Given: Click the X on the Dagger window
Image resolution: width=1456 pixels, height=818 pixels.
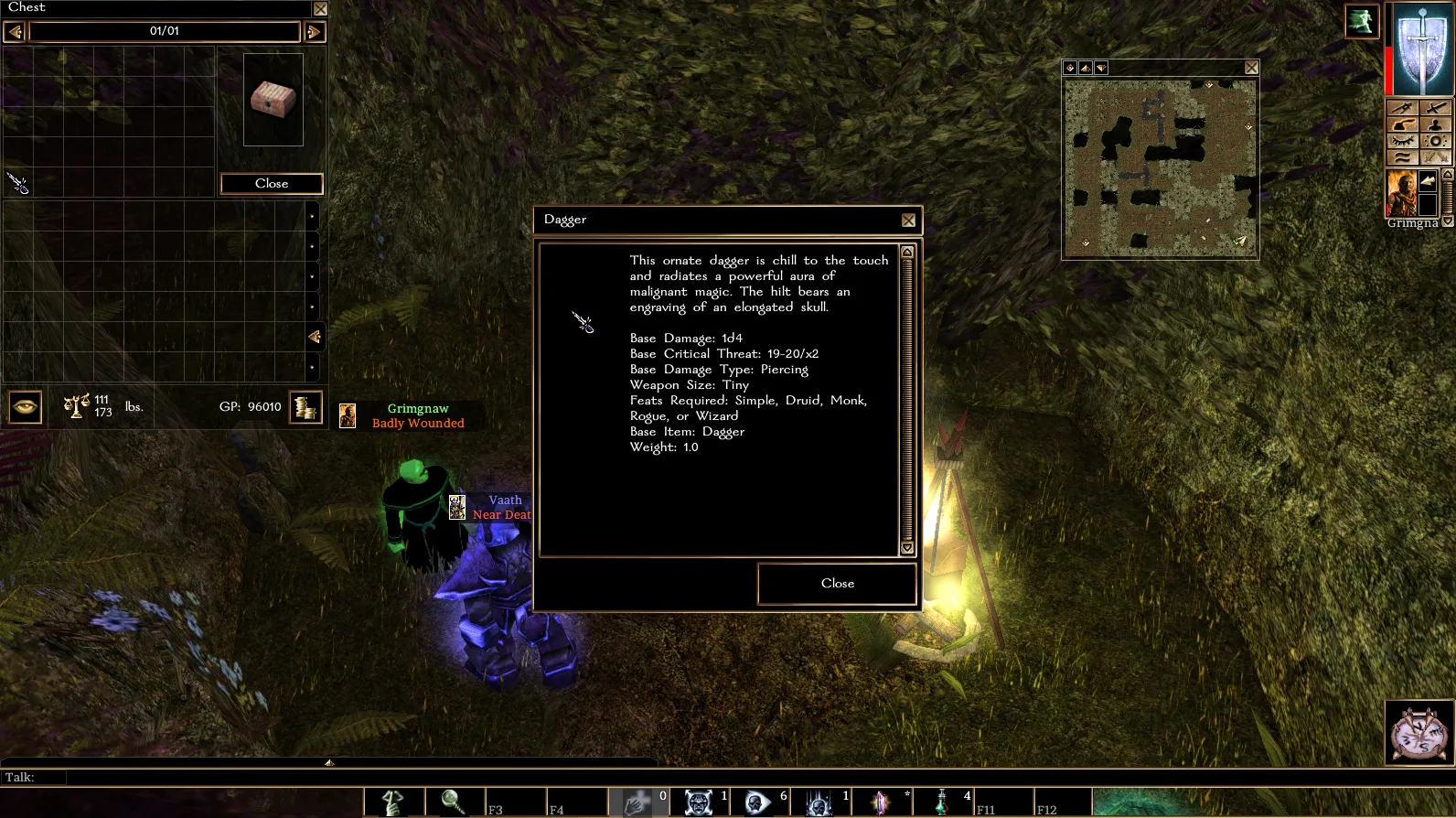Looking at the screenshot, I should 908,221.
